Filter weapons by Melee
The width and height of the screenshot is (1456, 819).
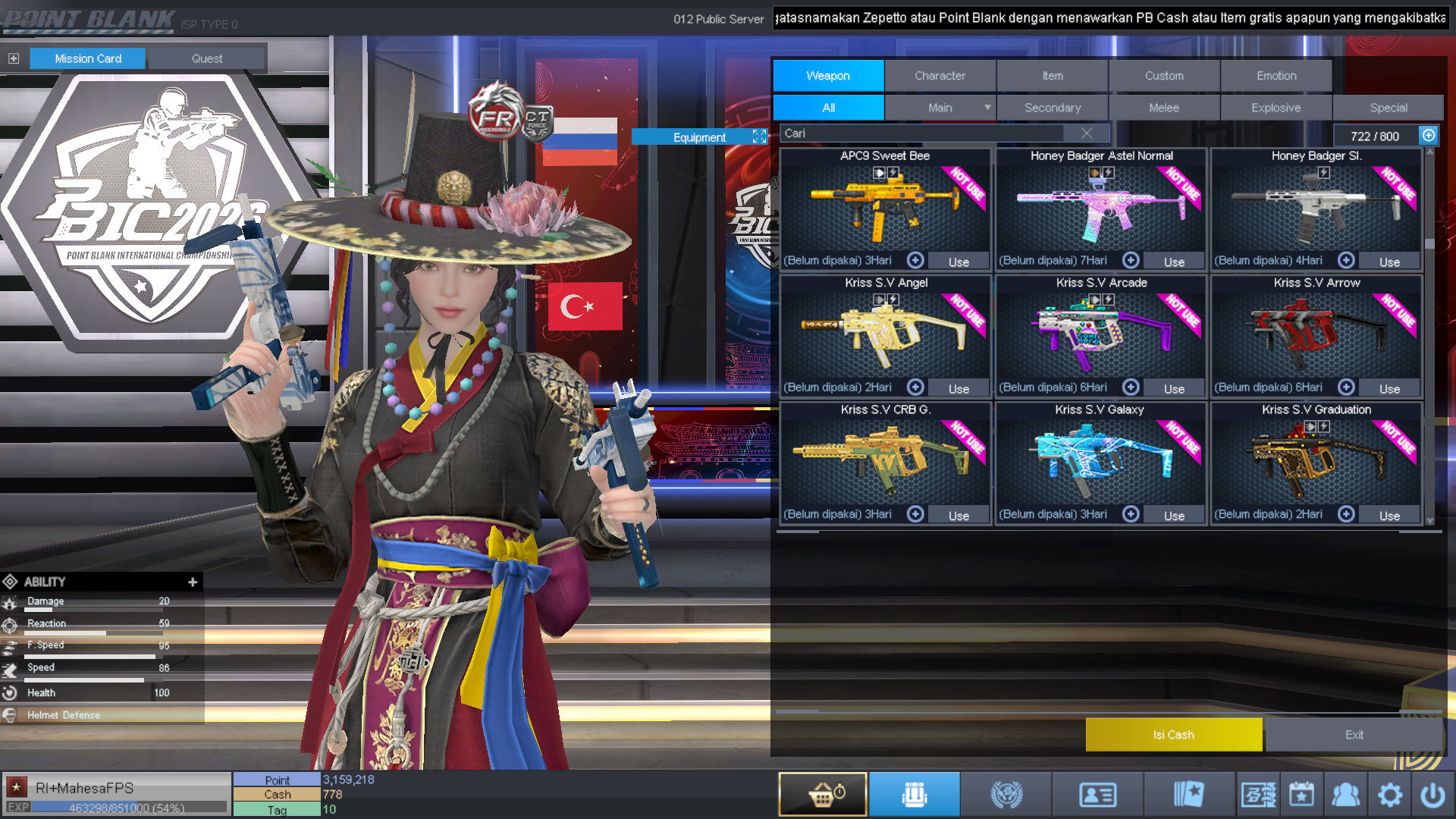(x=1164, y=108)
